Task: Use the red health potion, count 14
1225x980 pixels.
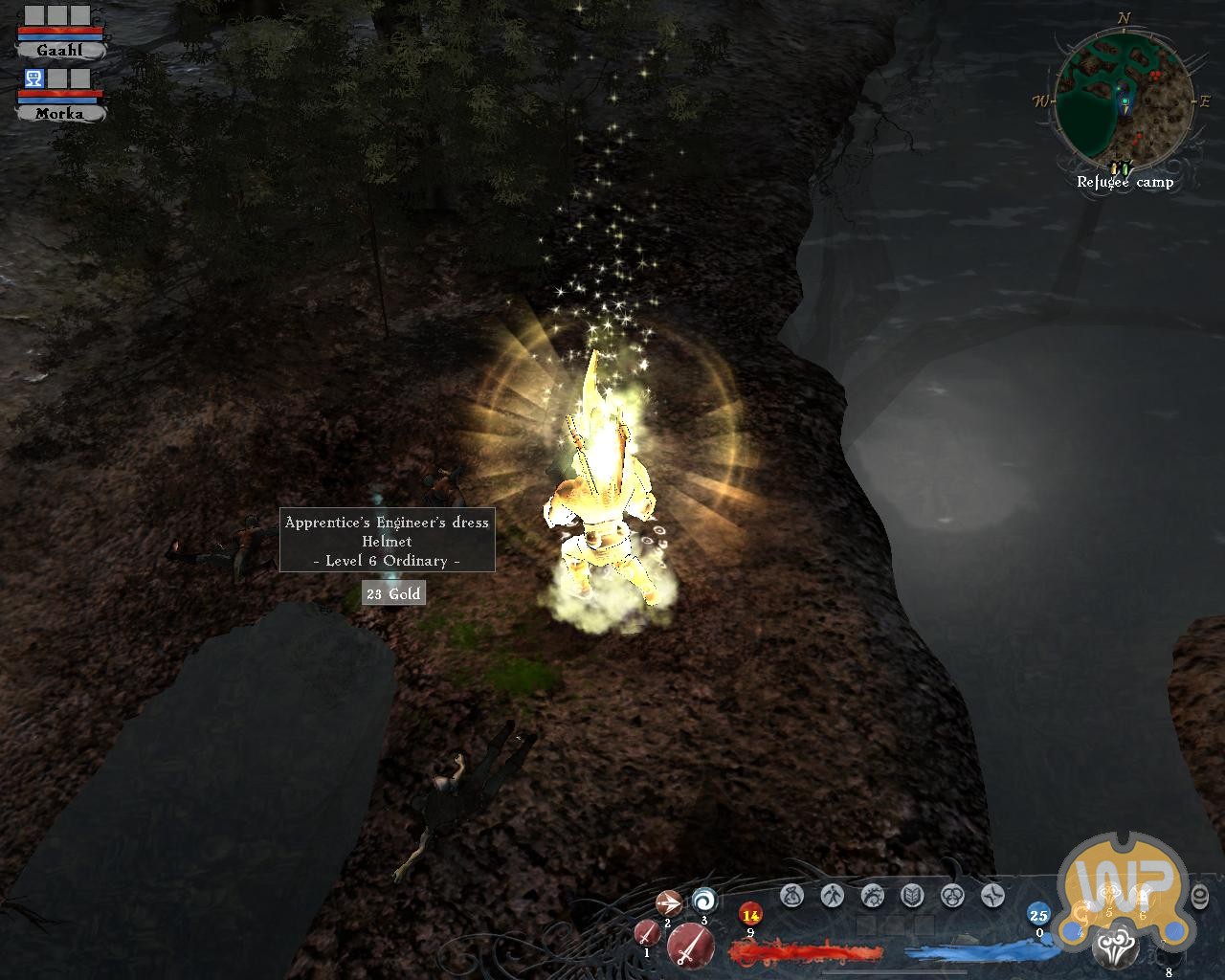Action: (750, 915)
